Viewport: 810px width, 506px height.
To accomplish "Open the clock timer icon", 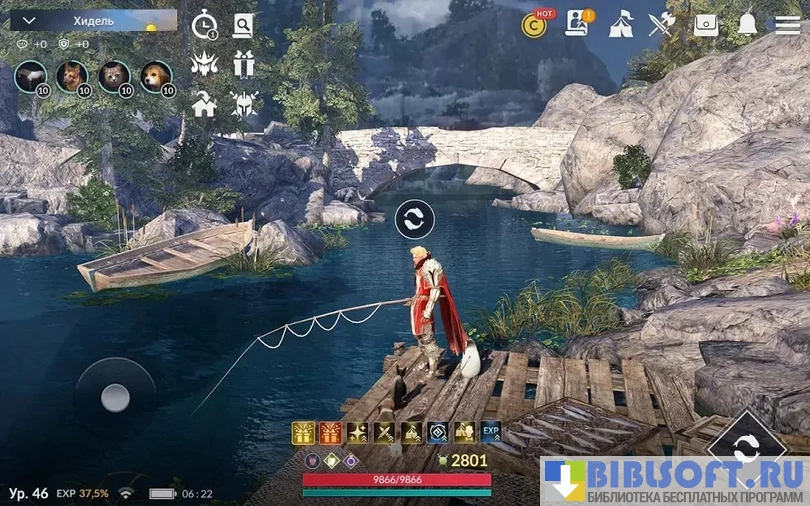I will pyautogui.click(x=205, y=25).
